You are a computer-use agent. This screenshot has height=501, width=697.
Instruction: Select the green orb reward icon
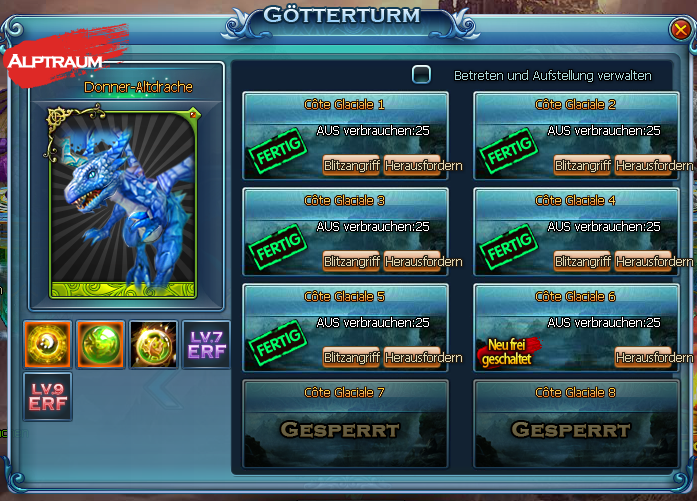coord(100,345)
